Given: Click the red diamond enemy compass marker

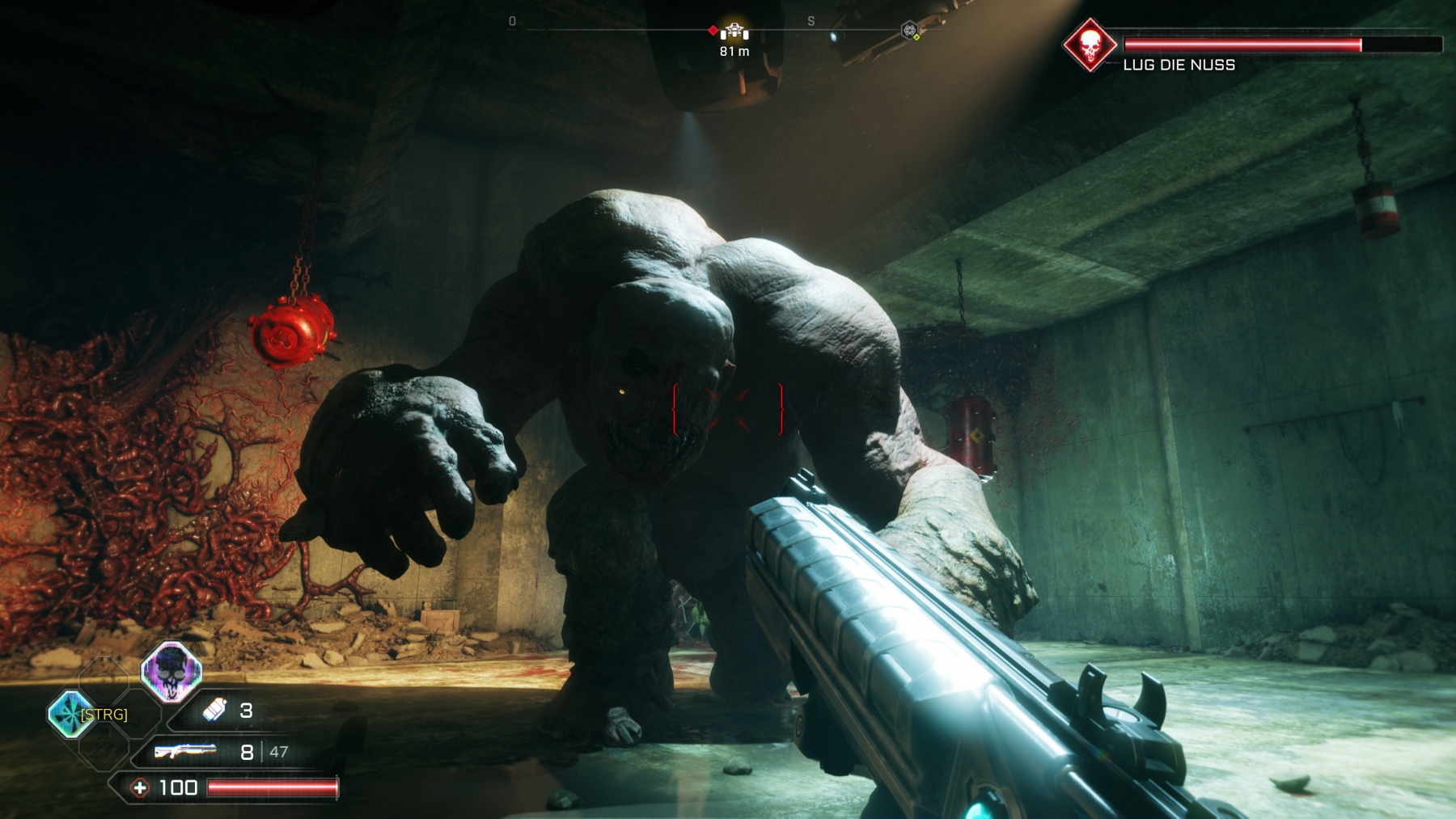Looking at the screenshot, I should [713, 31].
